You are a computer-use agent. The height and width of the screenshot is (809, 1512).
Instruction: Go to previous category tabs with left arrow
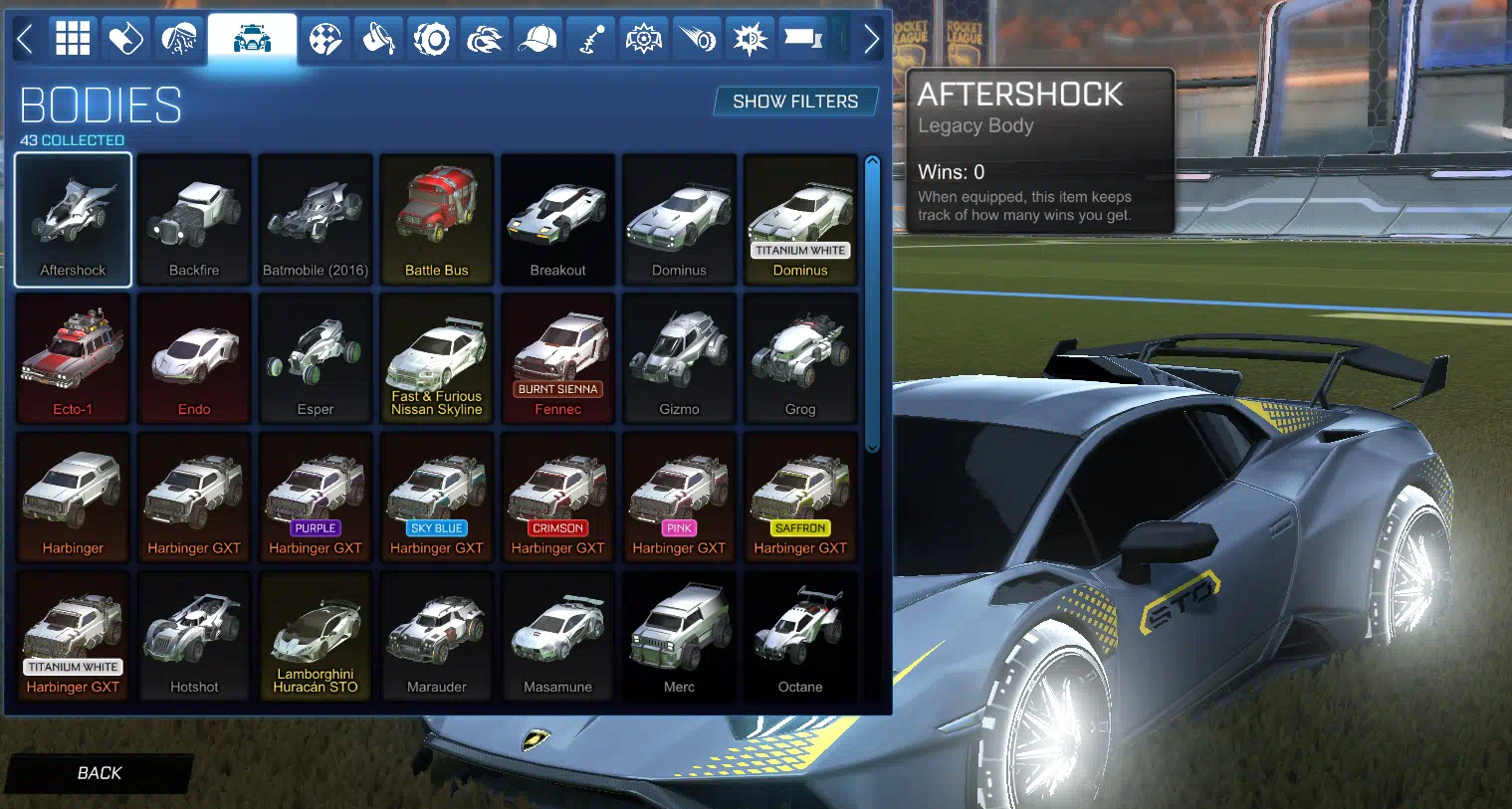pyautogui.click(x=25, y=40)
